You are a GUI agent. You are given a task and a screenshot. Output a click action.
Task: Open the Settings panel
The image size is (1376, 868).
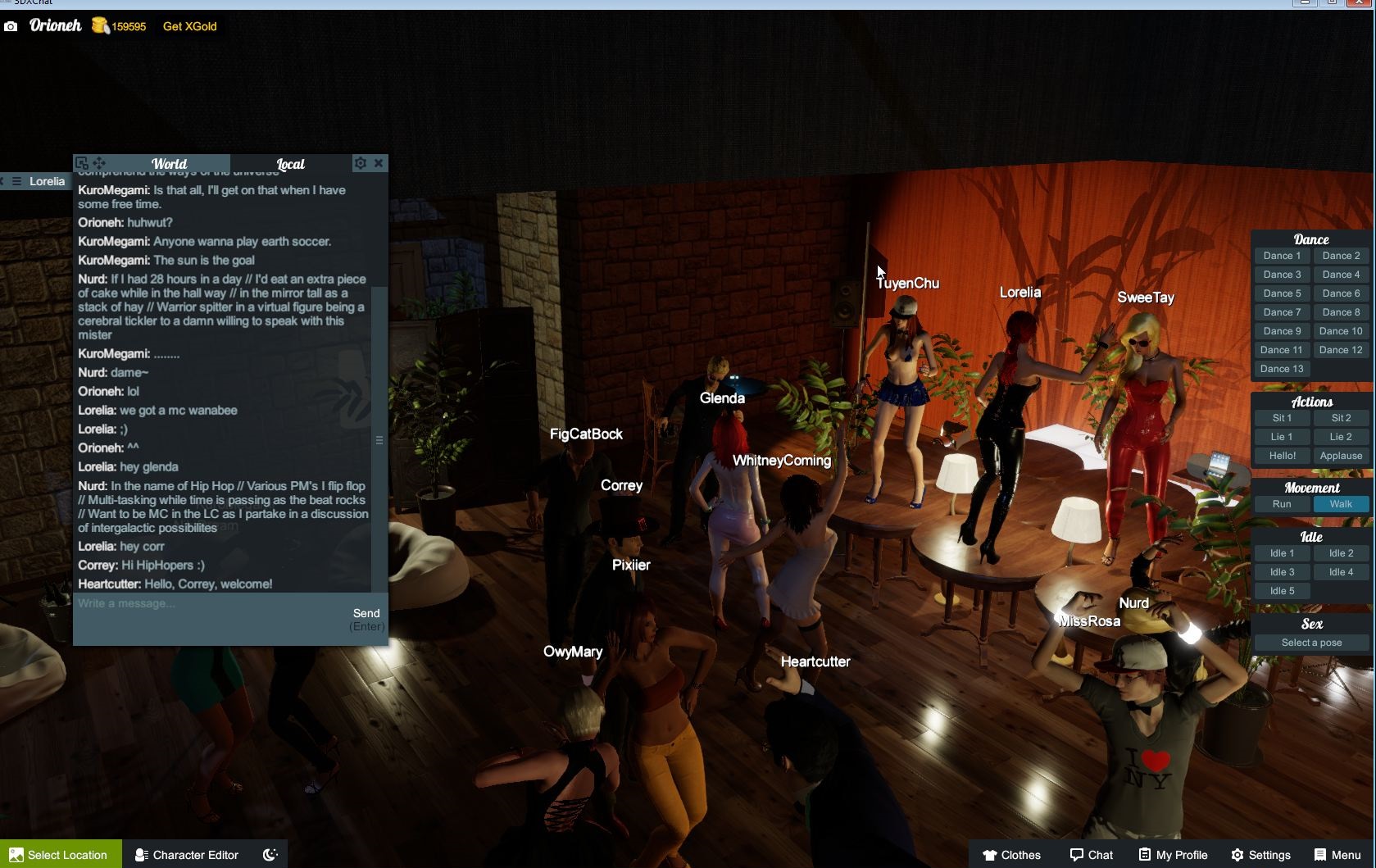point(1260,854)
